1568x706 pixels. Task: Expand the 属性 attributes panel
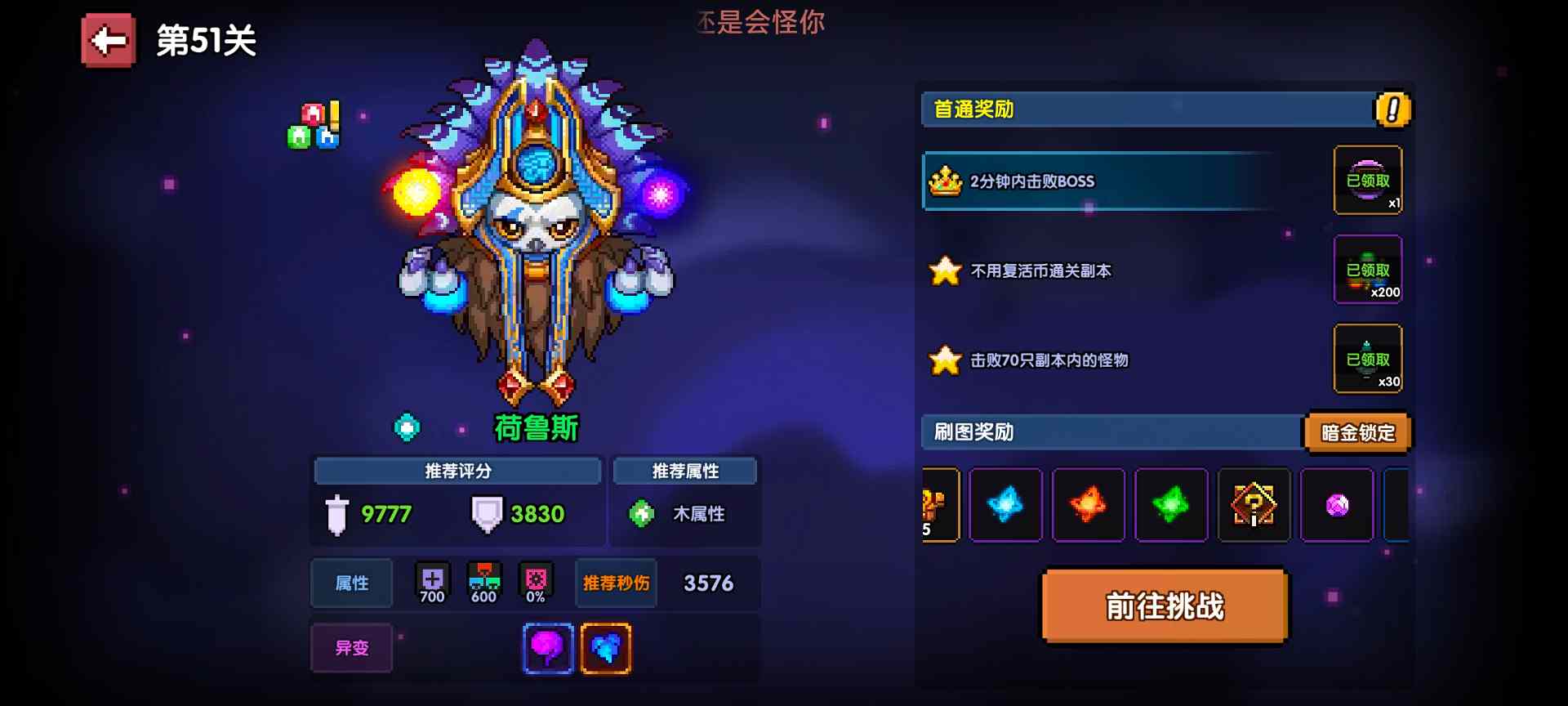pyautogui.click(x=351, y=583)
